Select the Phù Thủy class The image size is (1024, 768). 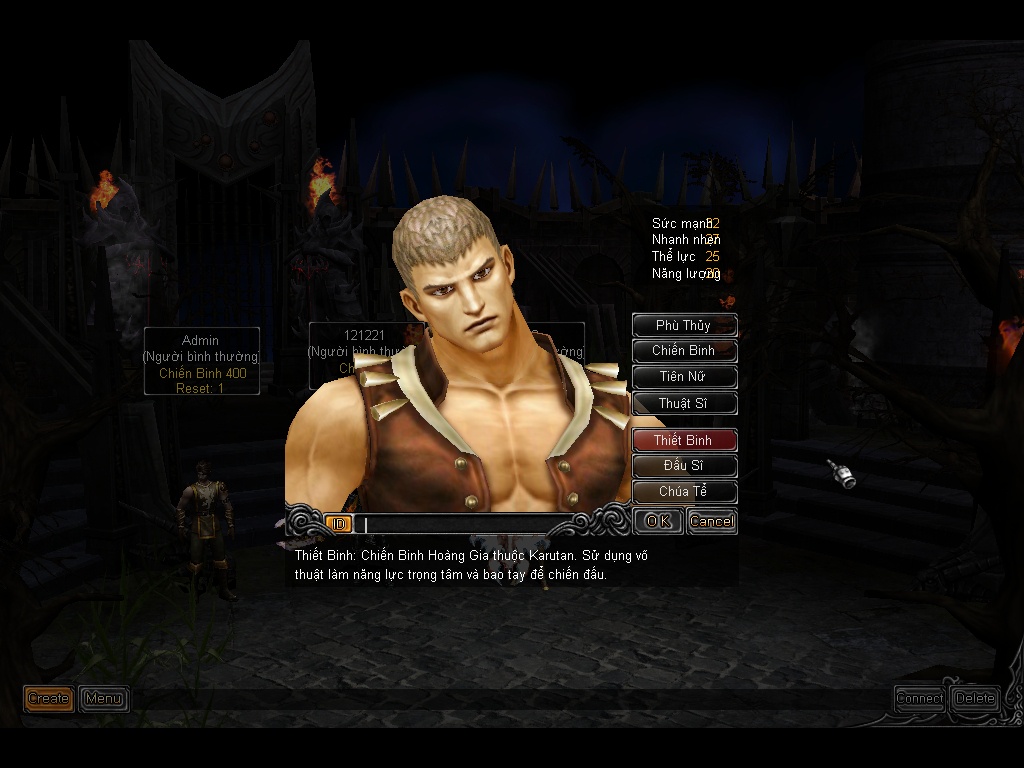(x=684, y=325)
